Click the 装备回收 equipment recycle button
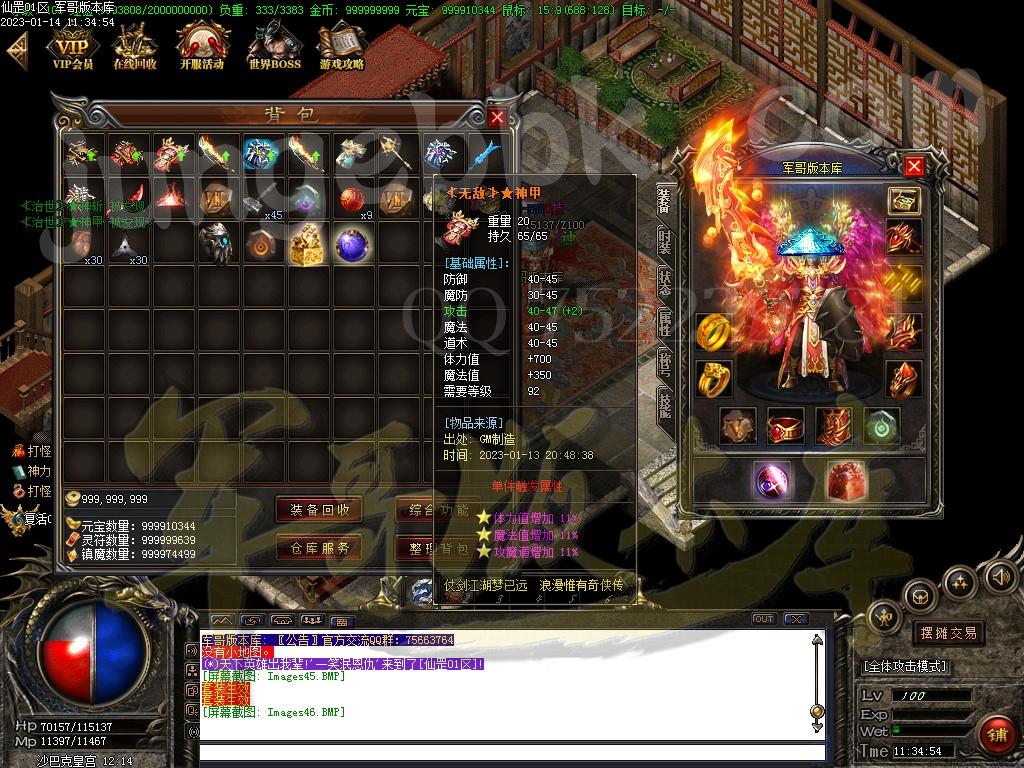This screenshot has width=1024, height=768. pos(320,509)
